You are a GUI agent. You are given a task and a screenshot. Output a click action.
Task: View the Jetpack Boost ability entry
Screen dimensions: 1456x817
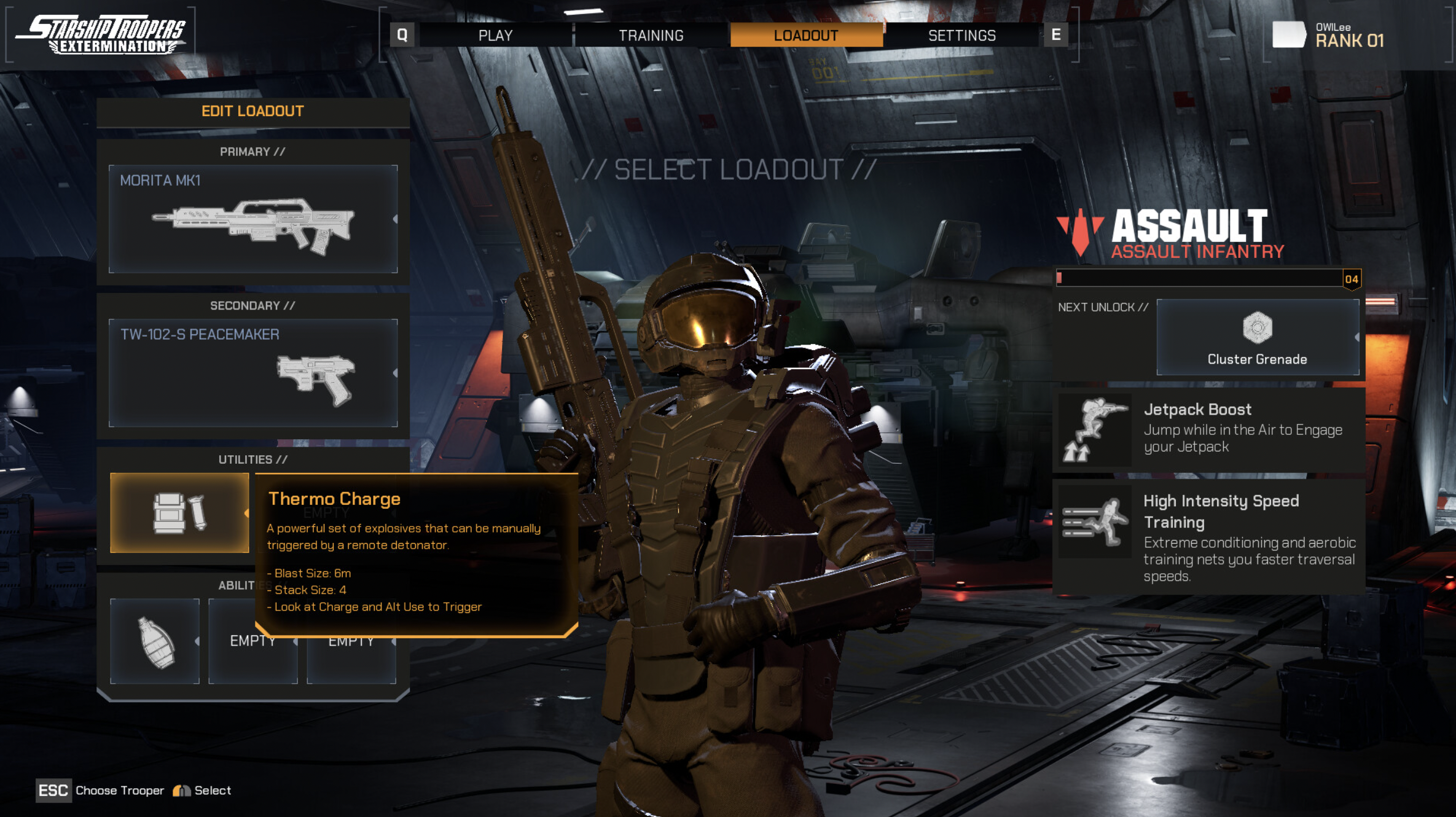[x=1208, y=429]
